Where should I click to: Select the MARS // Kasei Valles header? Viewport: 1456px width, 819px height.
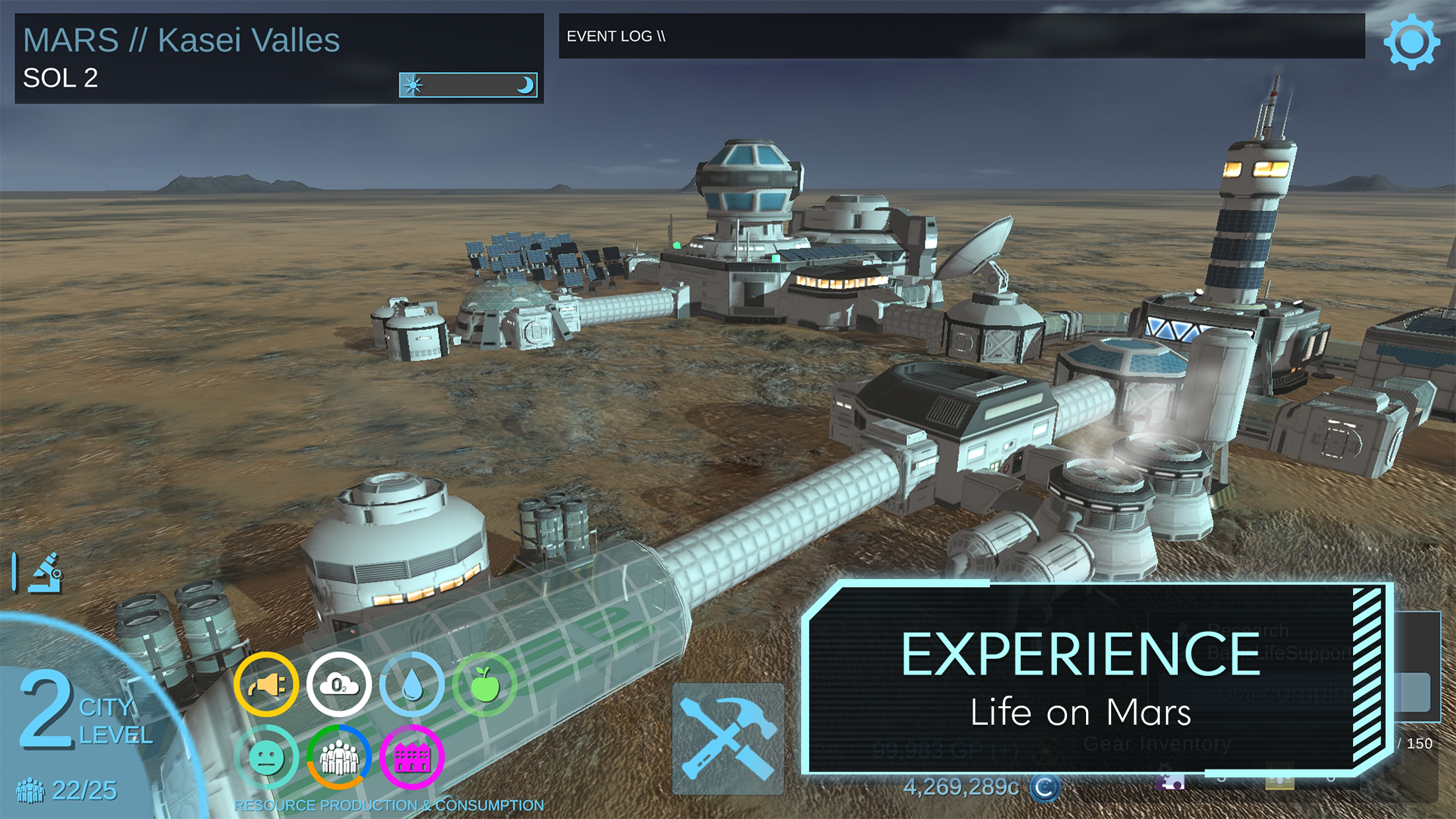tap(181, 41)
